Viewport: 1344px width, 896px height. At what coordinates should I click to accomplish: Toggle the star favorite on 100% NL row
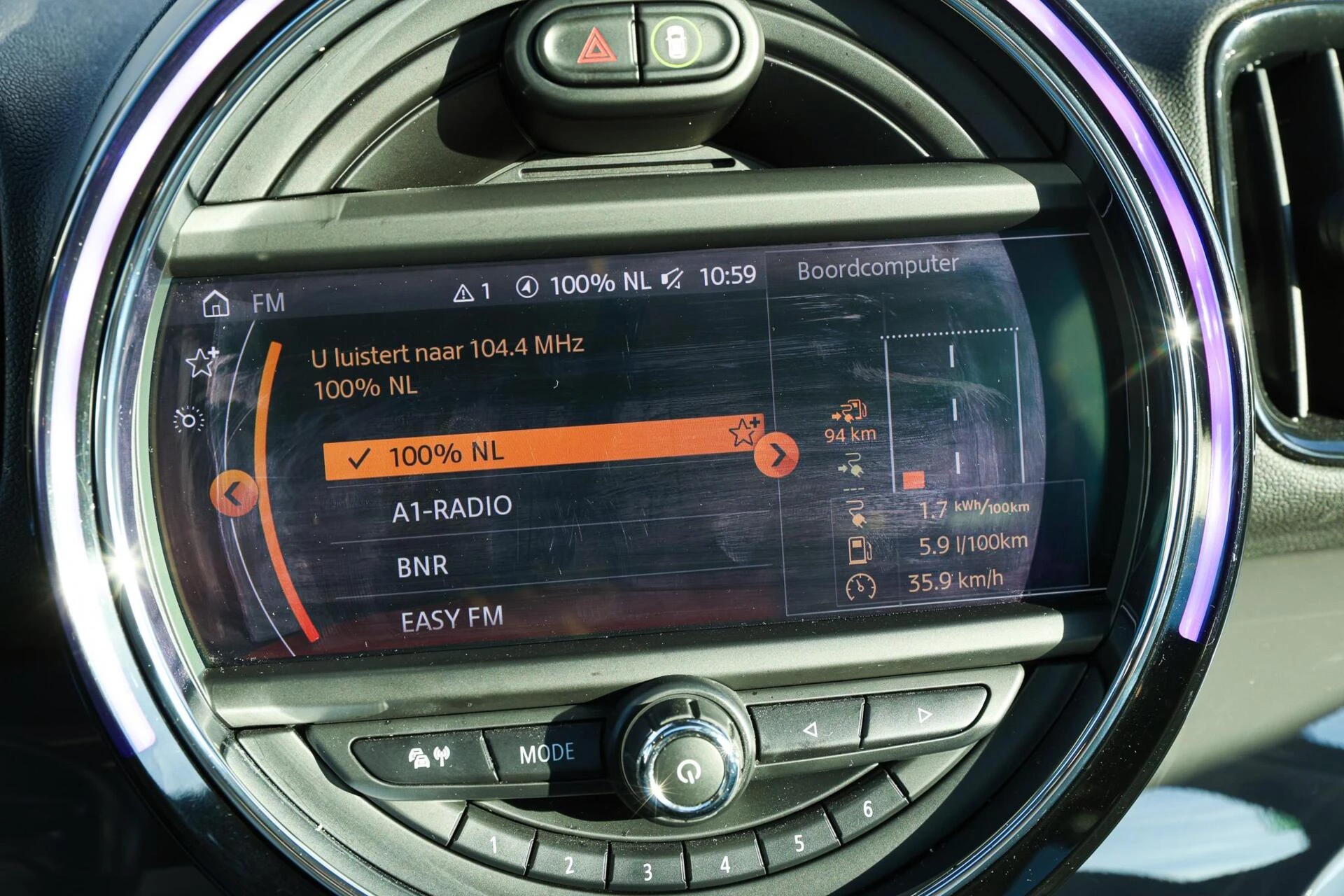743,433
